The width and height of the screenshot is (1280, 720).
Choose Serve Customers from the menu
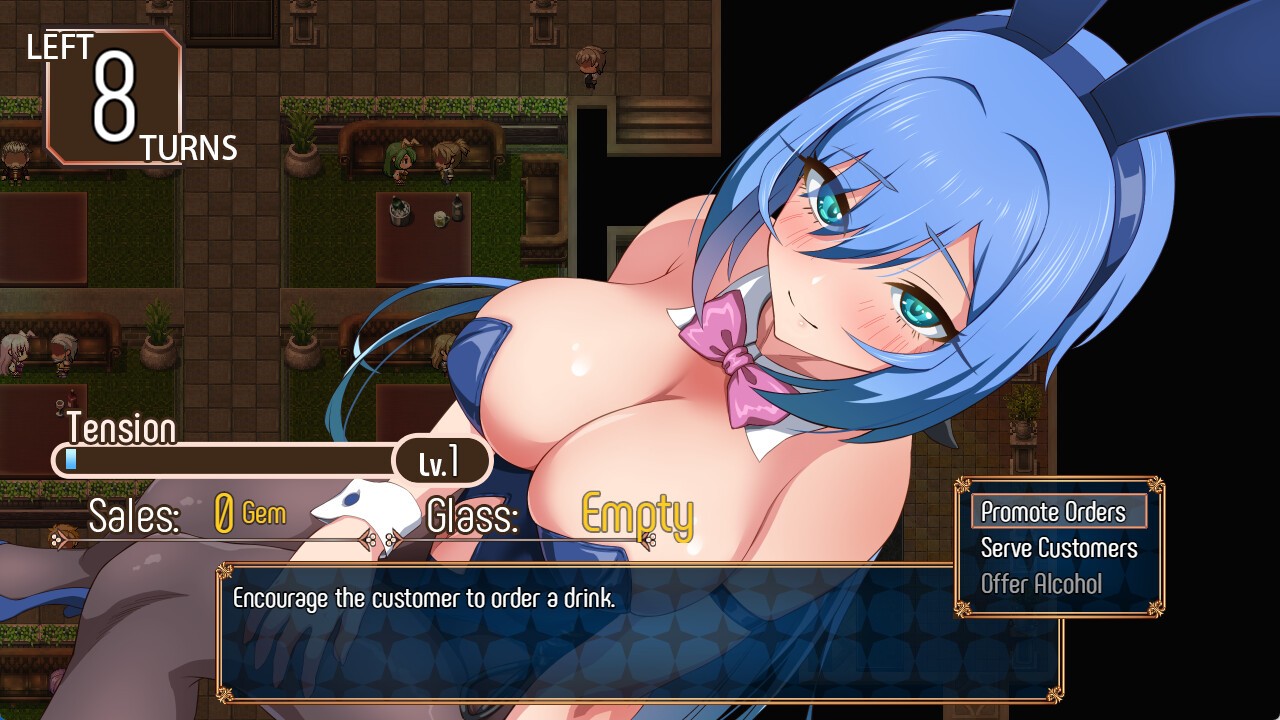1058,548
